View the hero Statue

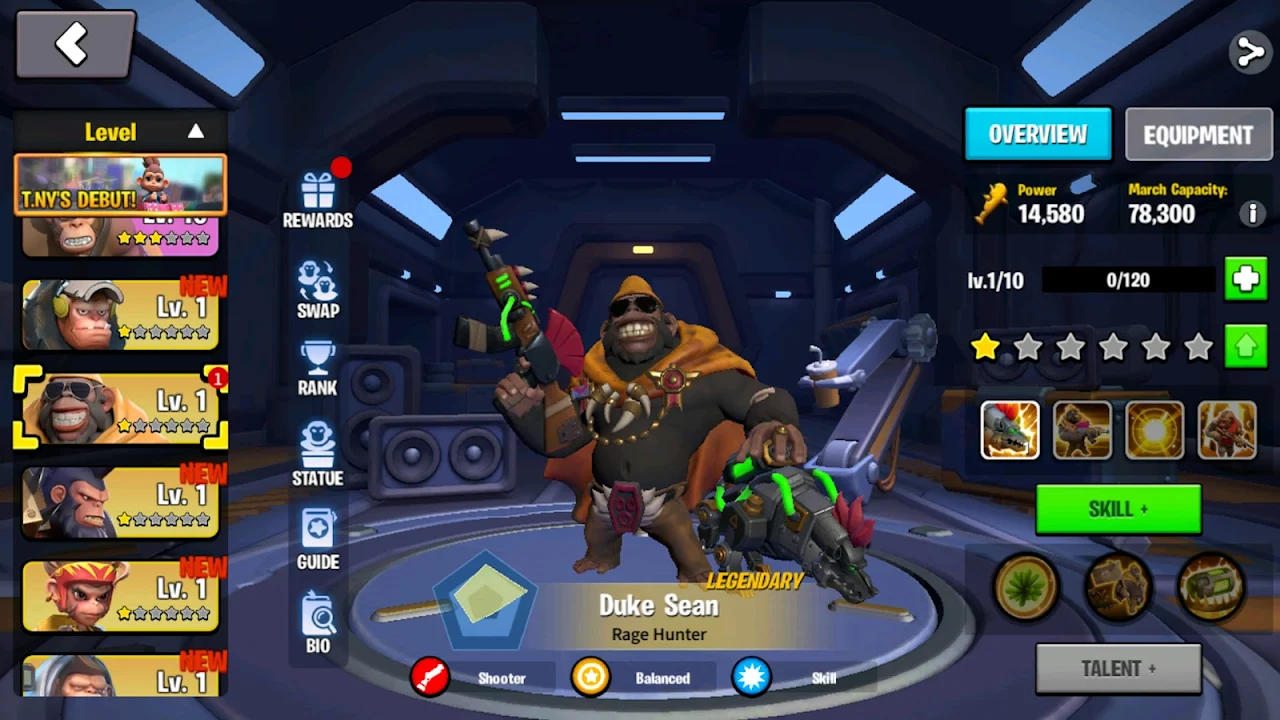(318, 455)
